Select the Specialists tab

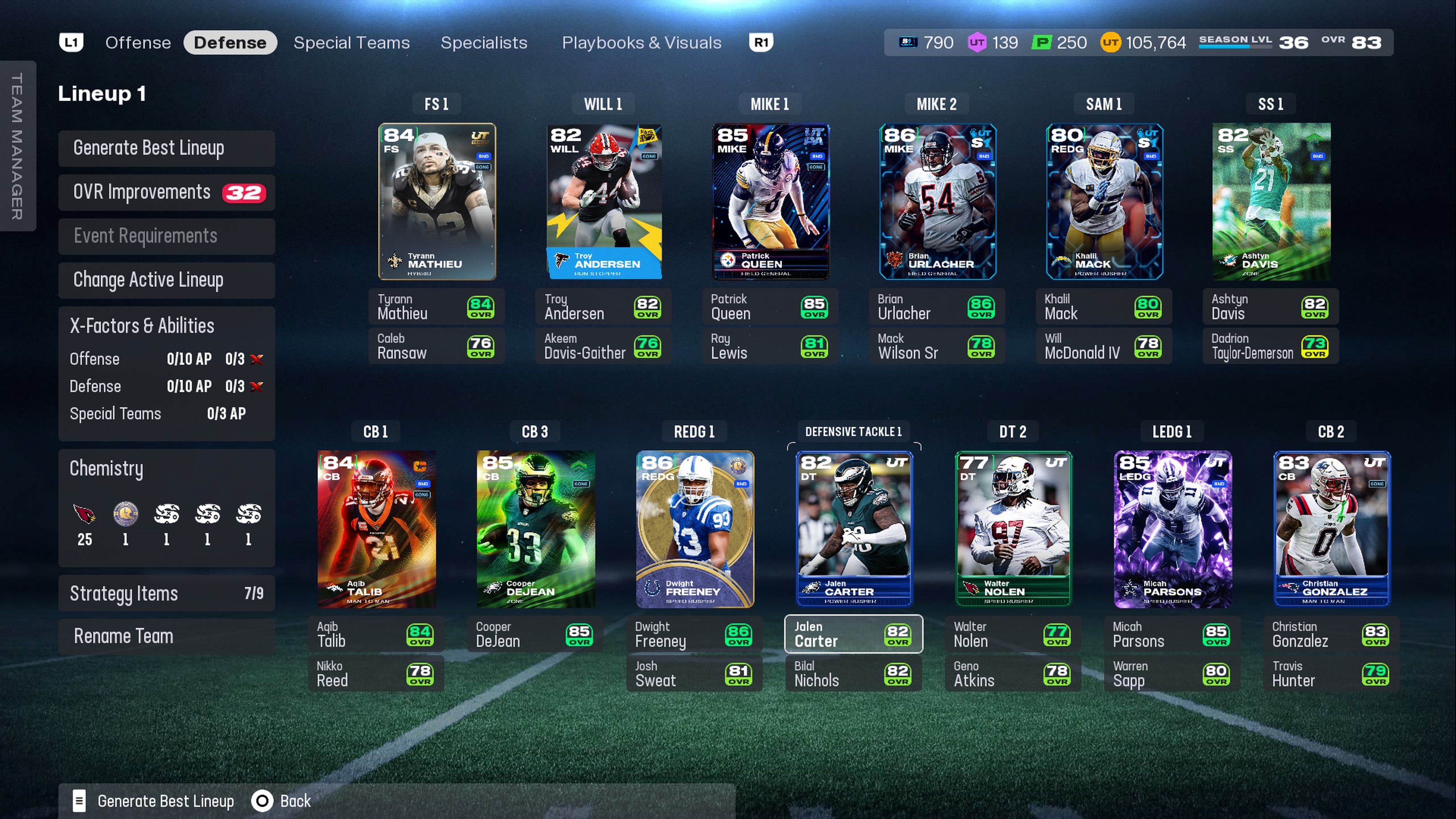tap(483, 42)
